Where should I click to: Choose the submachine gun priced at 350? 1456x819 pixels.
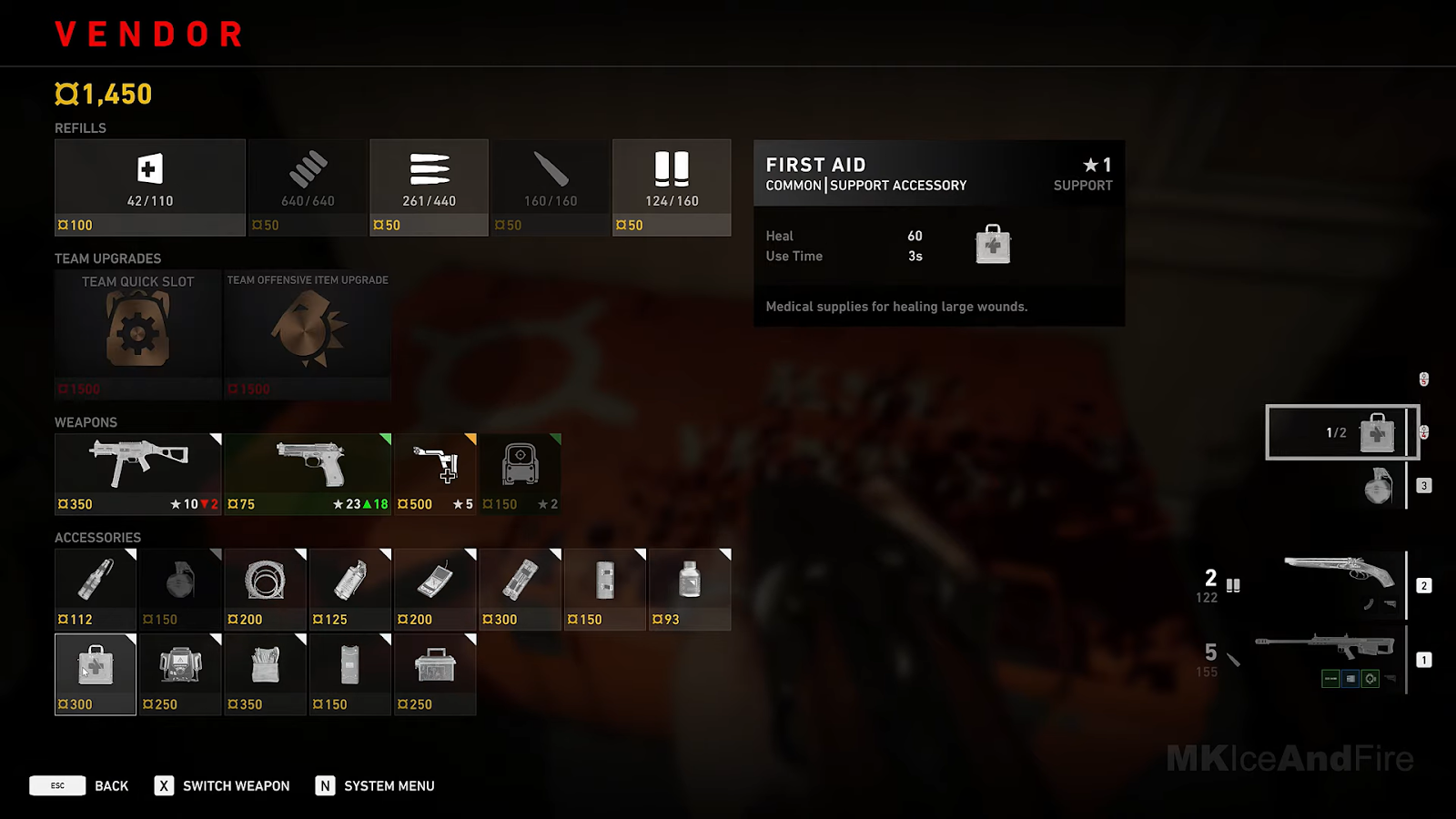pyautogui.click(x=137, y=474)
